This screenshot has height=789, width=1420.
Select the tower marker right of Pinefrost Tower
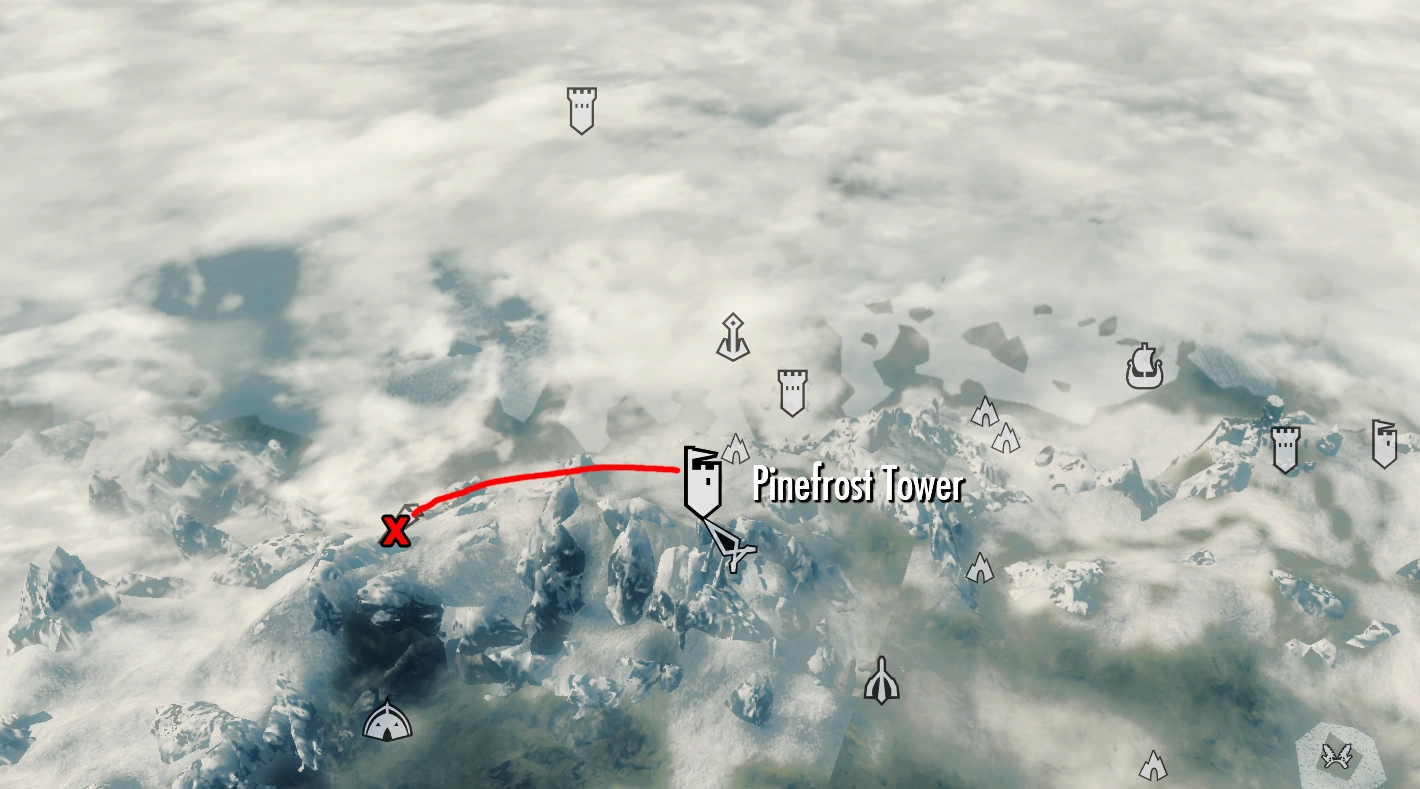click(792, 392)
